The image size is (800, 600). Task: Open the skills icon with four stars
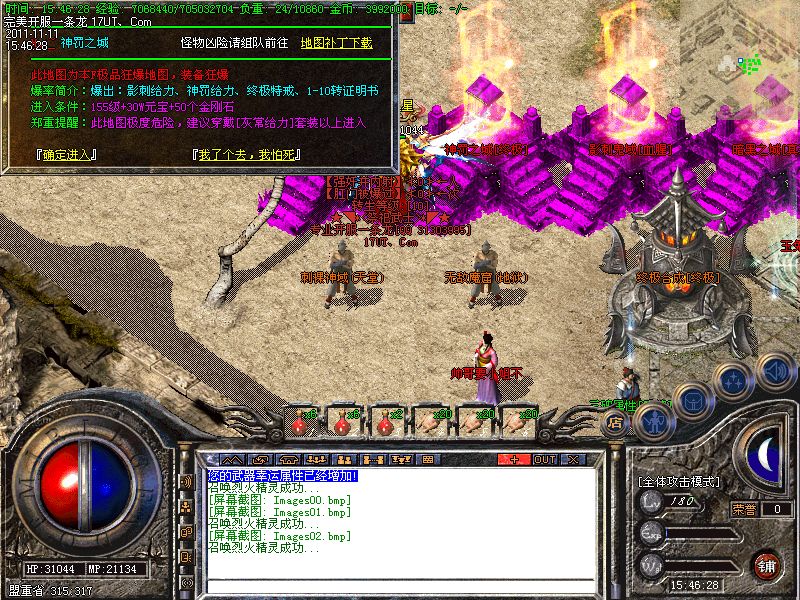(733, 380)
